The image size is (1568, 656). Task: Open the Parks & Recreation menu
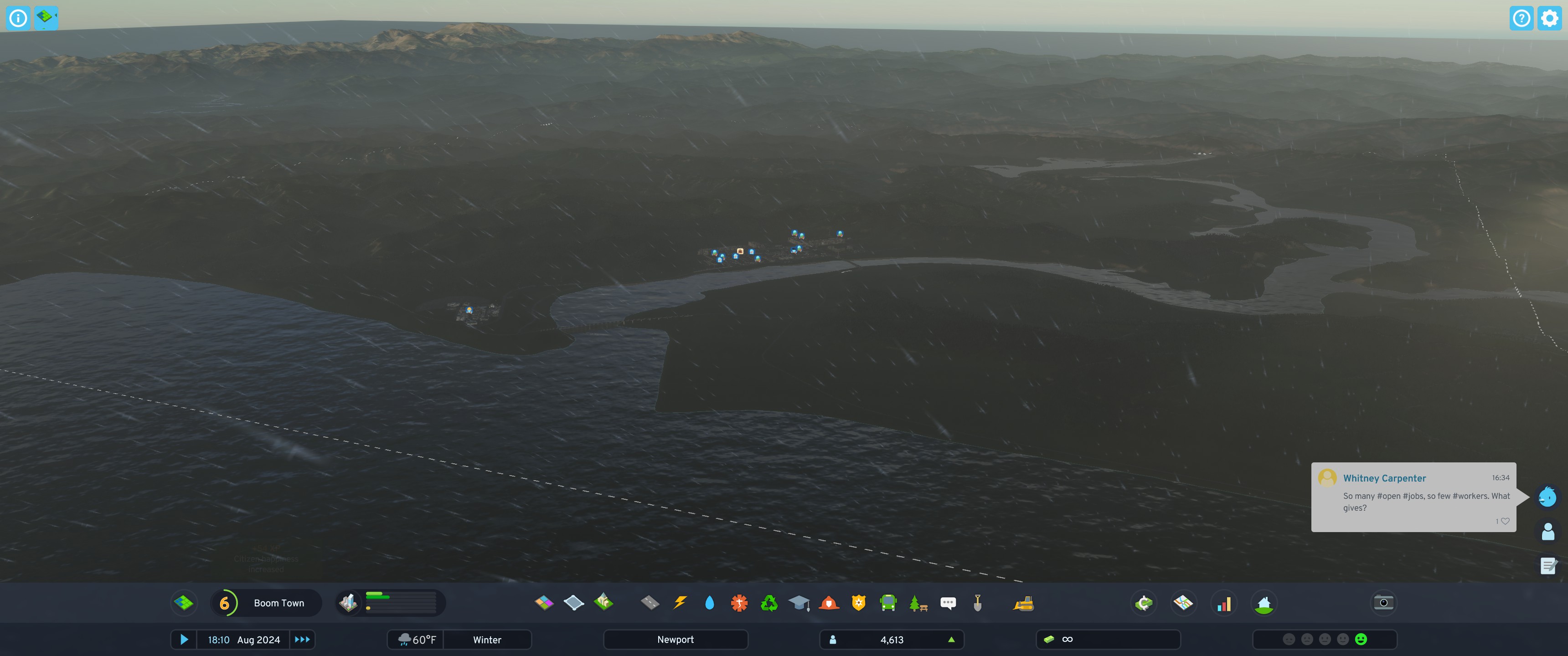[x=918, y=603]
